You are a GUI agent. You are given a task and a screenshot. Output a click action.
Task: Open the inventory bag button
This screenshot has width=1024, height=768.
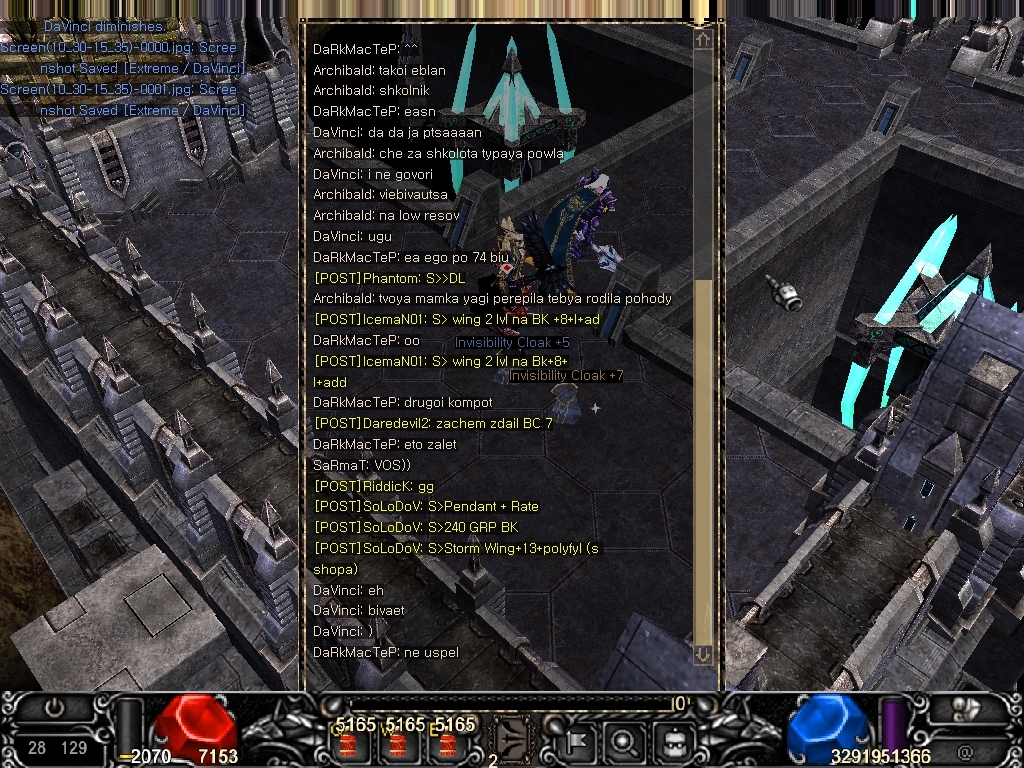672,742
